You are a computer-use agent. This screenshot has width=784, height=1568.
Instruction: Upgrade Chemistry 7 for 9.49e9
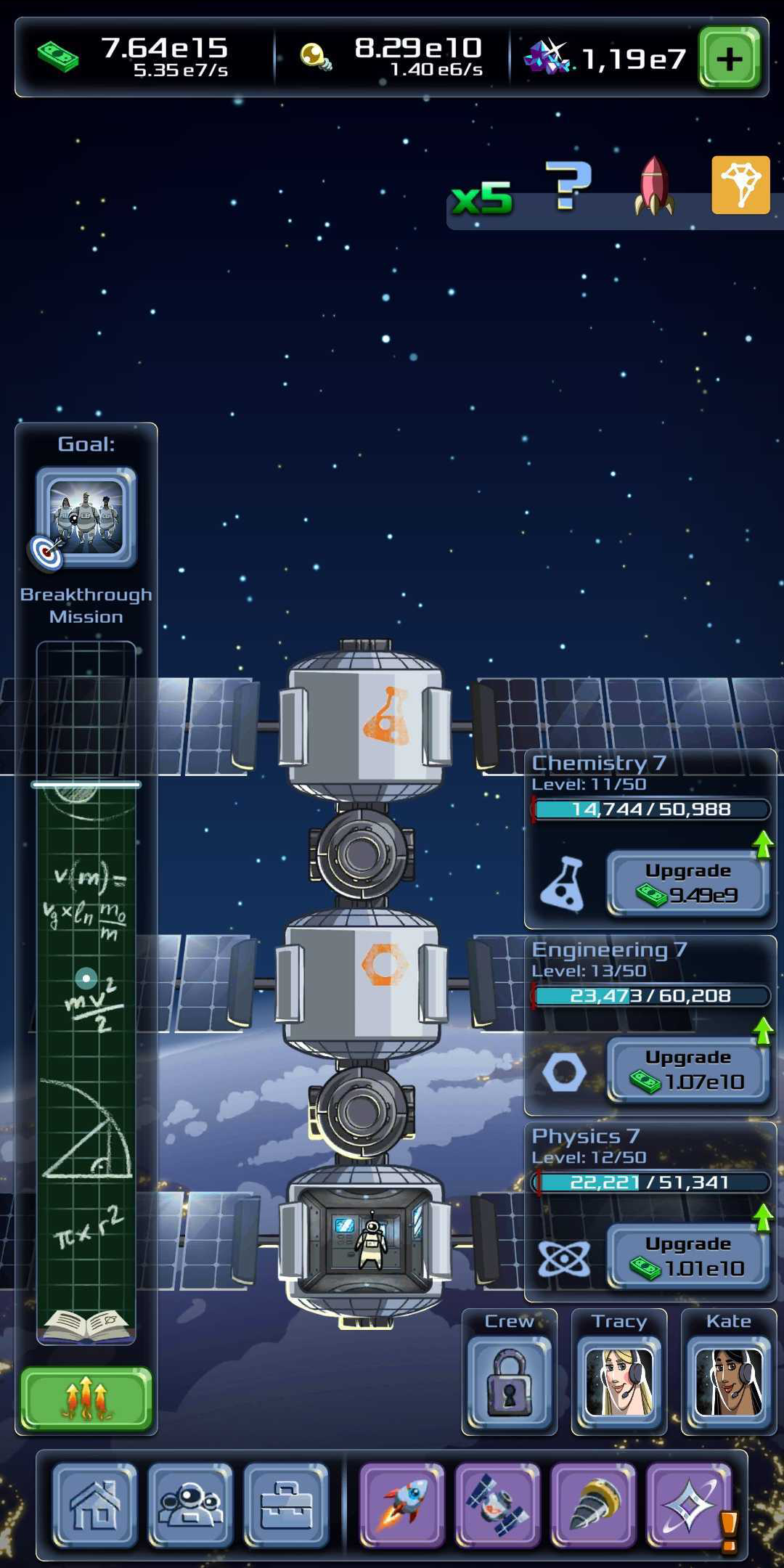point(687,883)
